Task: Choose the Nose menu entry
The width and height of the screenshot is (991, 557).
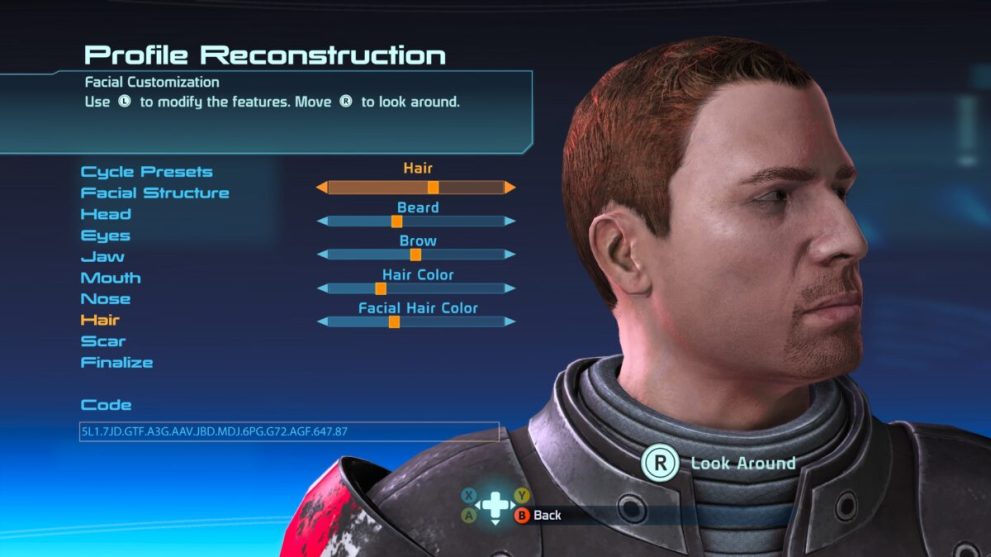Action: click(106, 299)
